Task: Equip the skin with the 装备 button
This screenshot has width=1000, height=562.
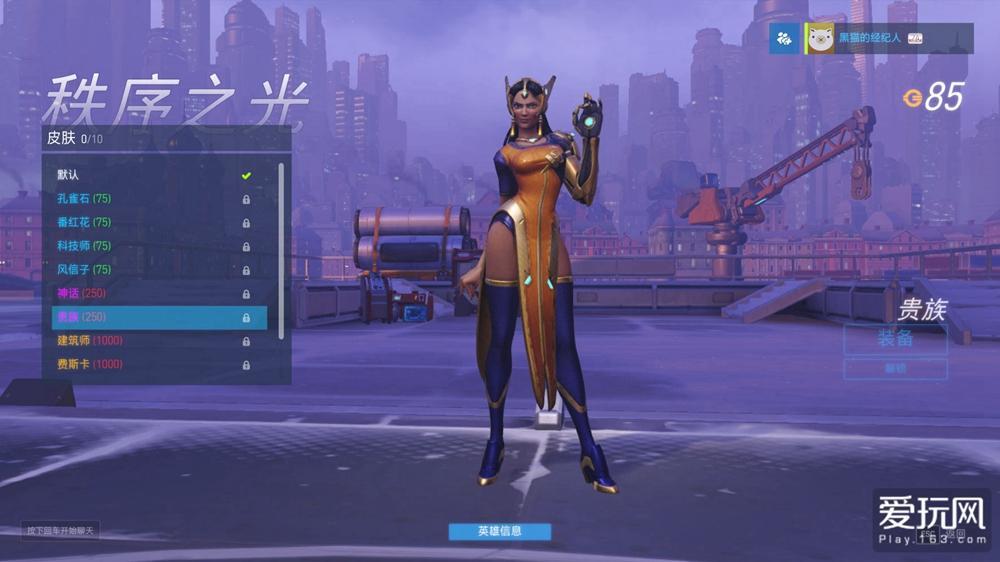Action: 895,338
